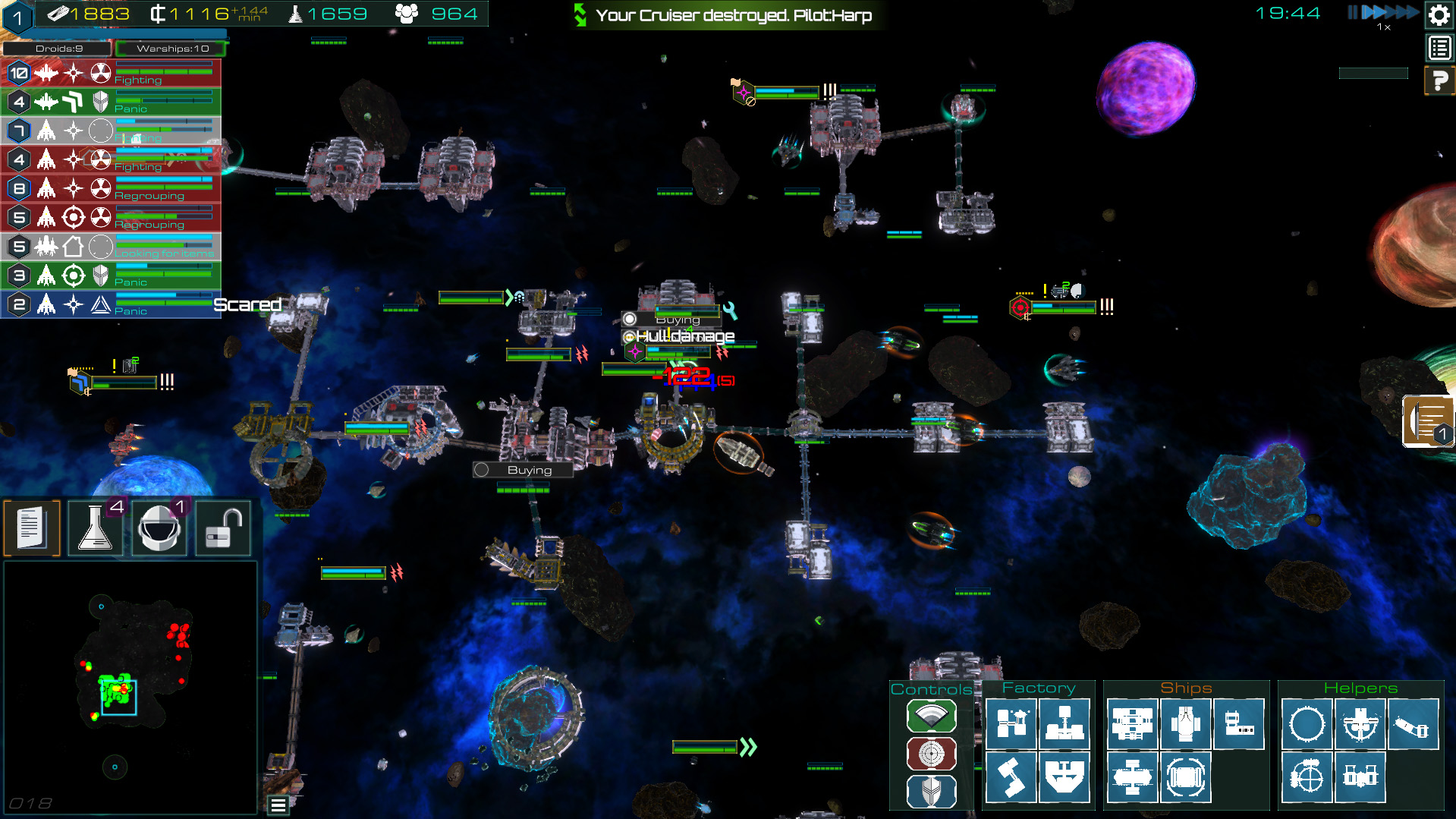Switch to the Droids tab

click(58, 49)
